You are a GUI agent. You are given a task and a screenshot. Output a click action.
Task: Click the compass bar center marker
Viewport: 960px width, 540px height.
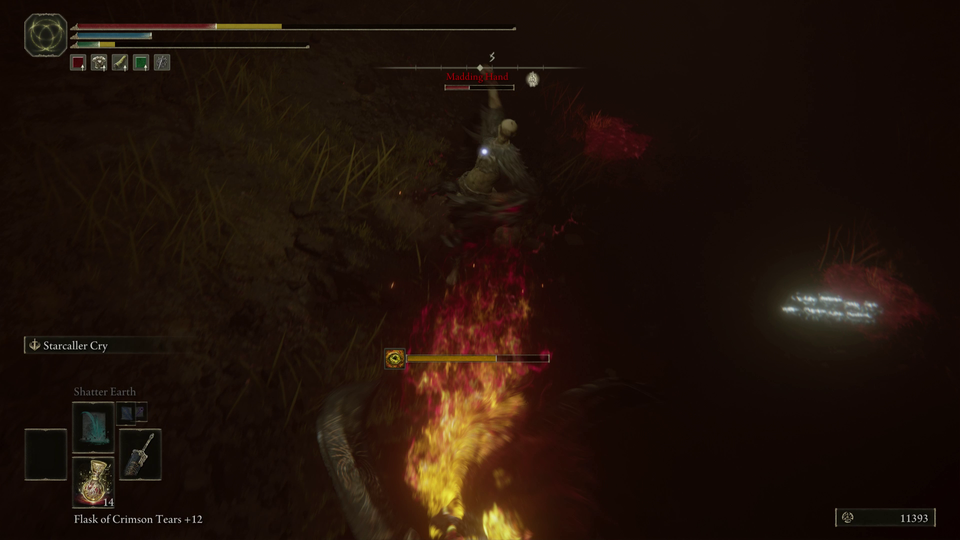click(481, 67)
